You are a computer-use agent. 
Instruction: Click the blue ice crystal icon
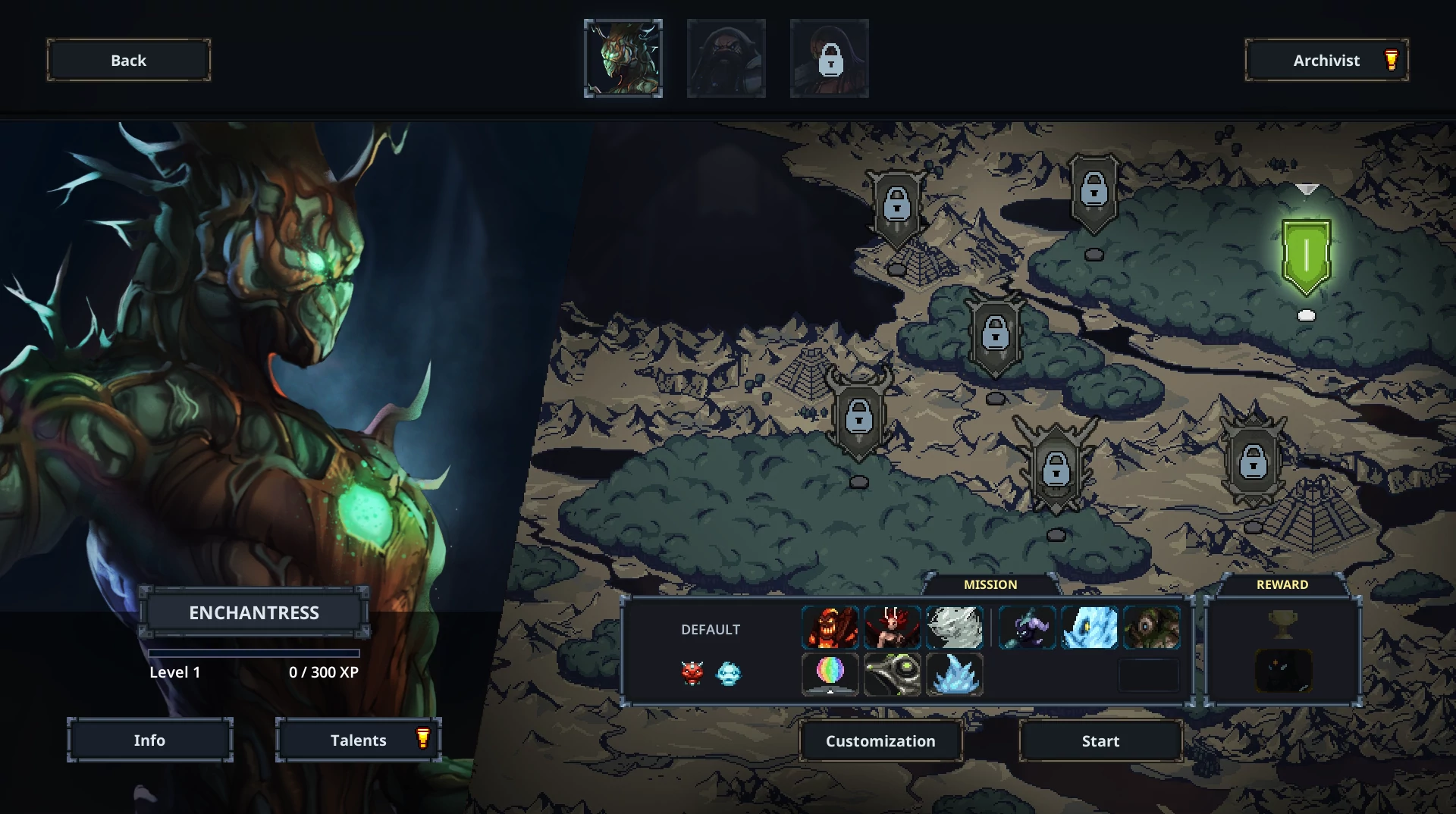954,674
